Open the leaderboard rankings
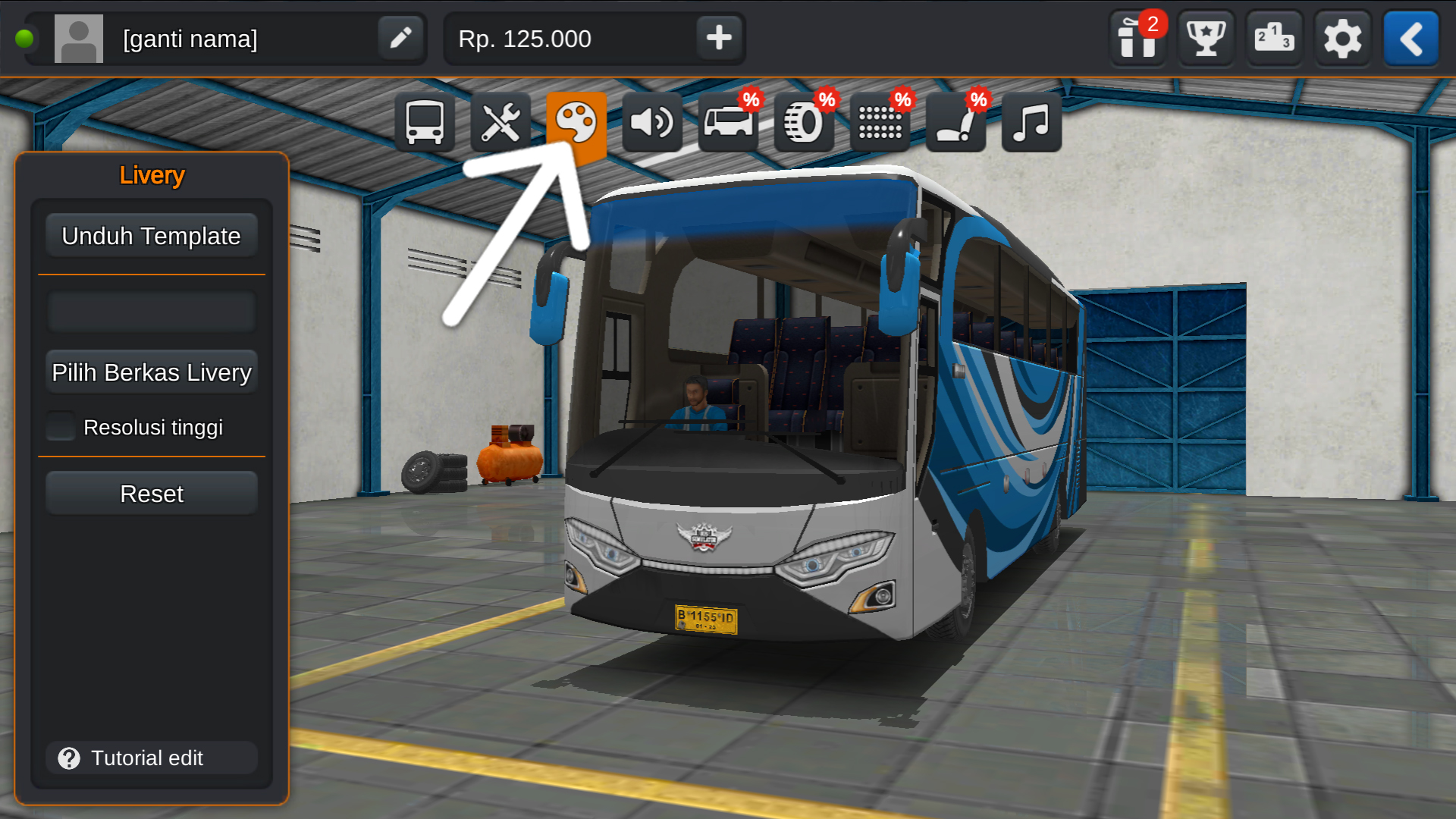The height and width of the screenshot is (819, 1456). pyautogui.click(x=1273, y=39)
